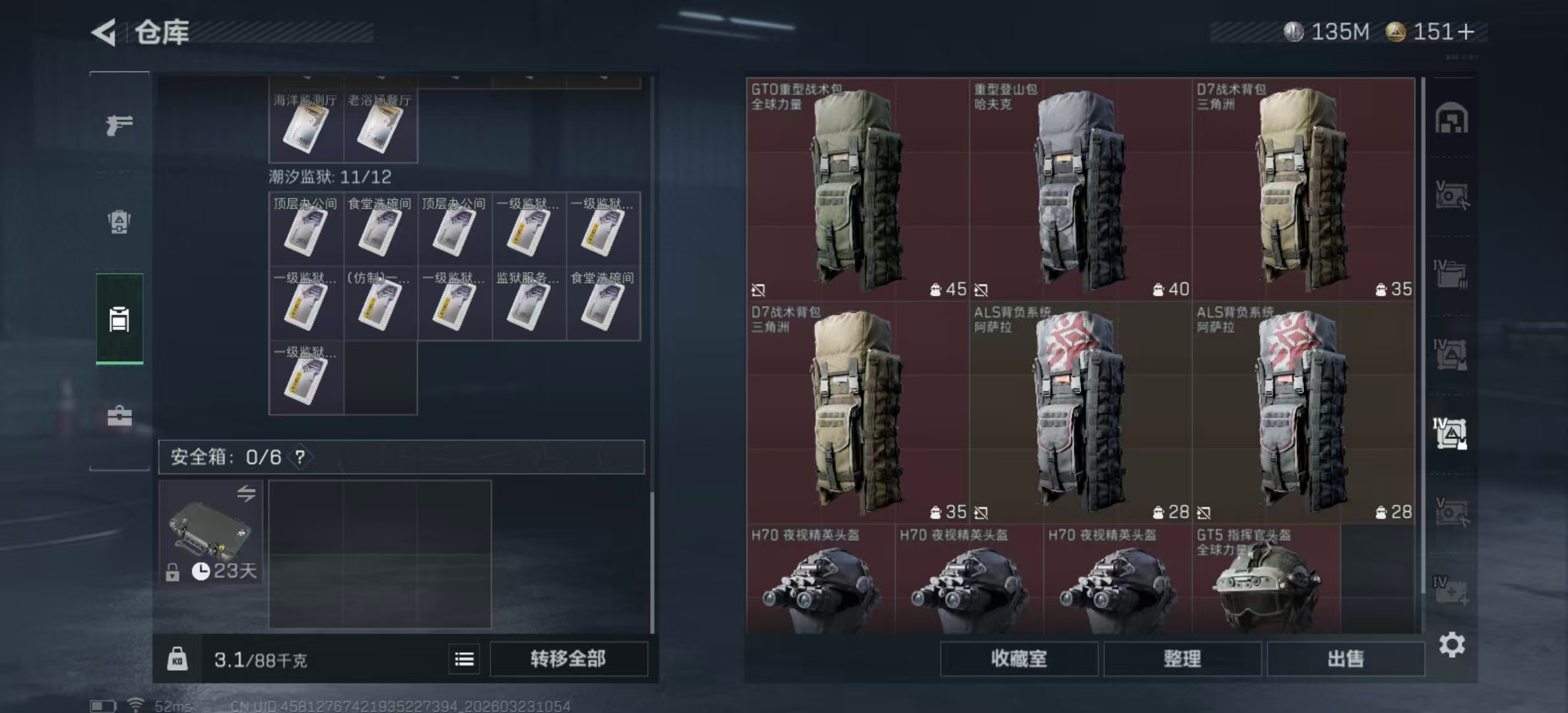
Task: Sort the warehouse with 整理
Action: 1182,658
